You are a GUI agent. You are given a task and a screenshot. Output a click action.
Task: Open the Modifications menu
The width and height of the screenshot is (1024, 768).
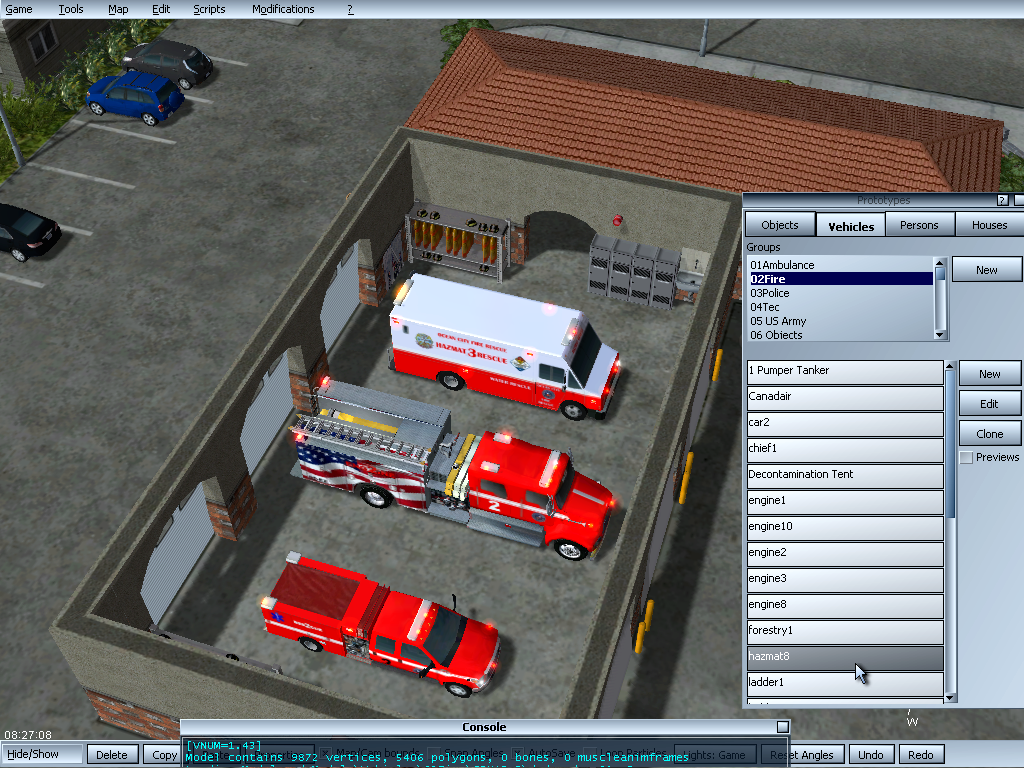[283, 9]
